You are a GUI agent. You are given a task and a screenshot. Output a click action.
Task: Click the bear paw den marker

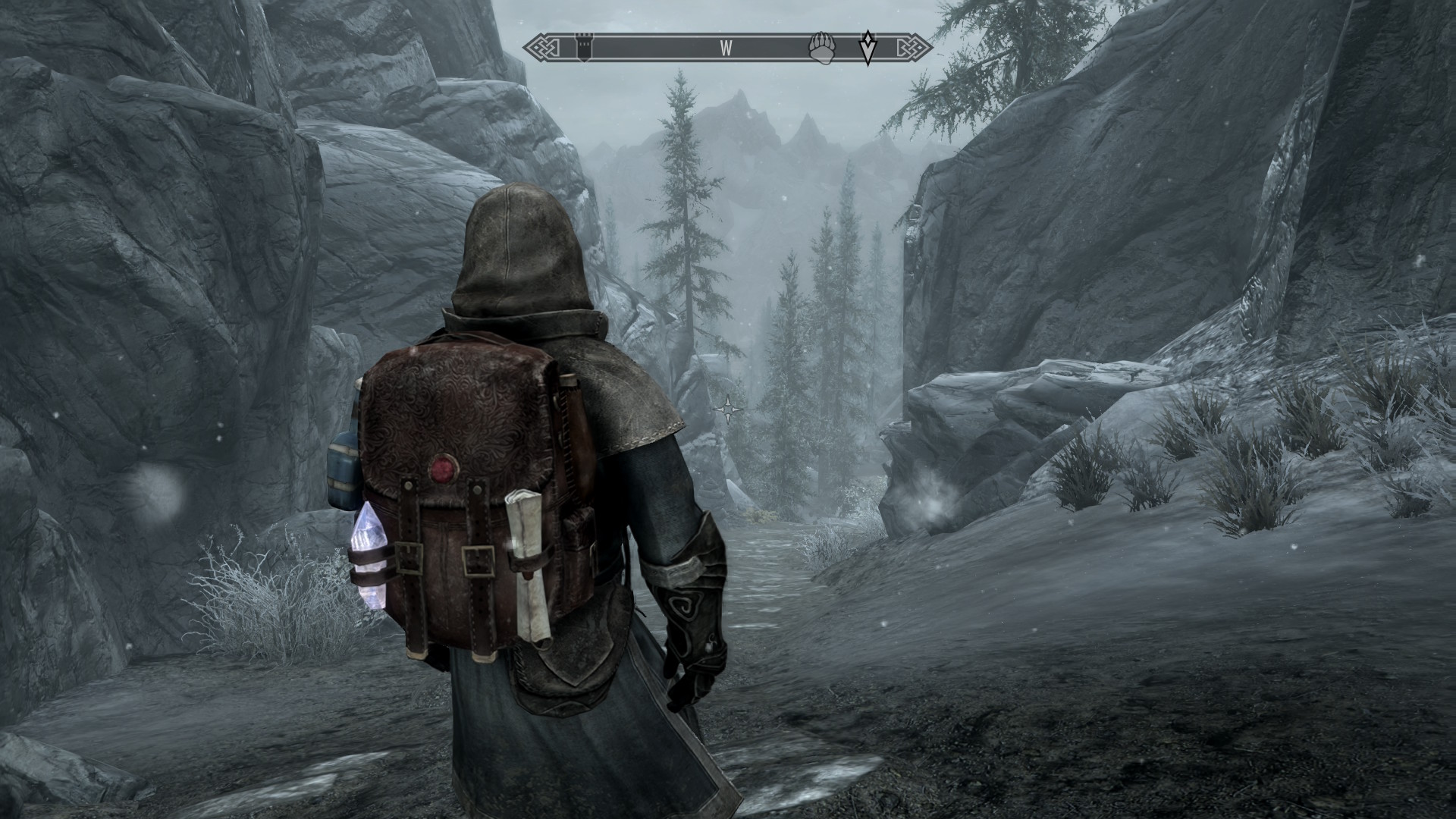click(822, 48)
